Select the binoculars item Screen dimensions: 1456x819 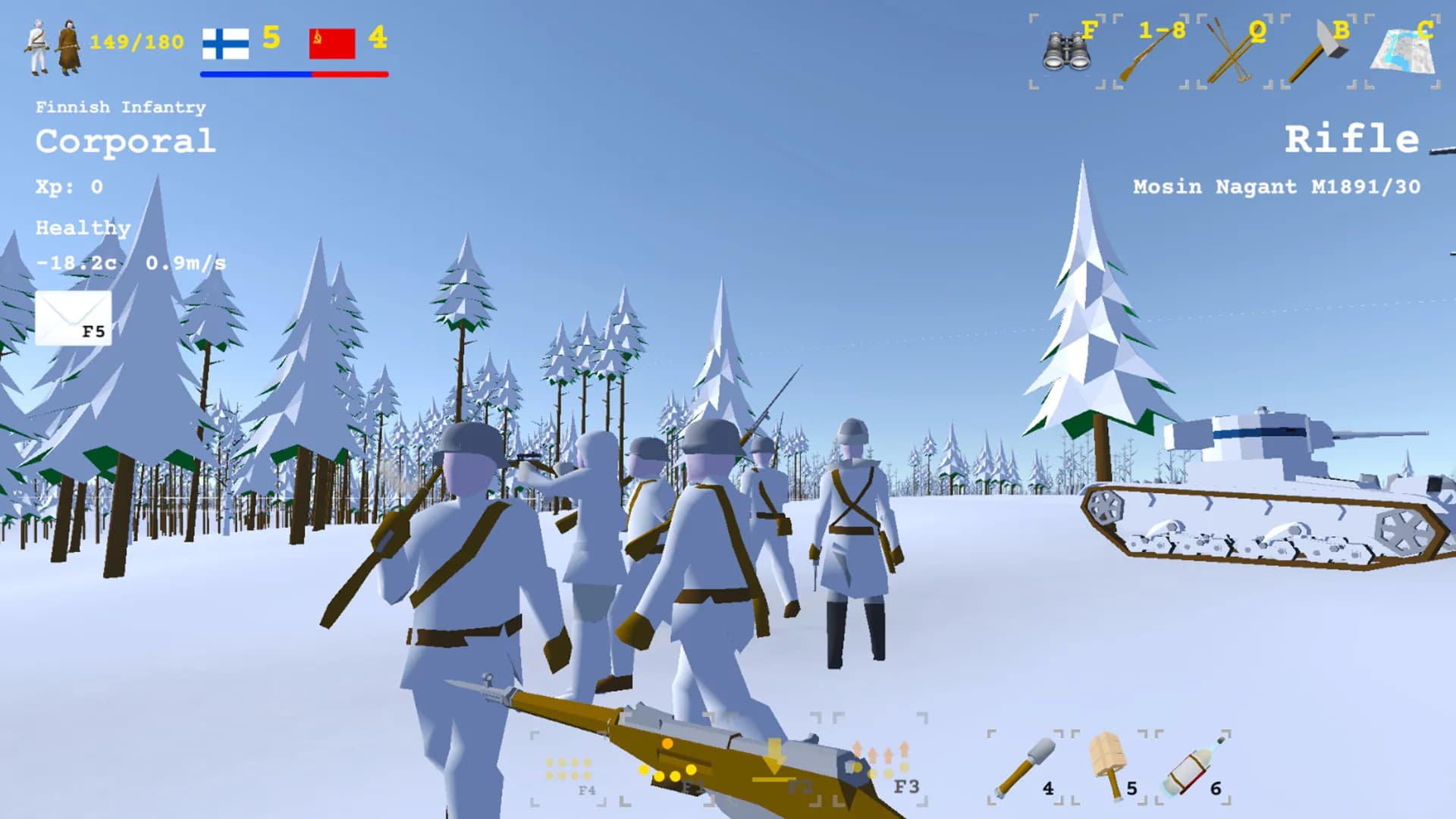tap(1069, 49)
